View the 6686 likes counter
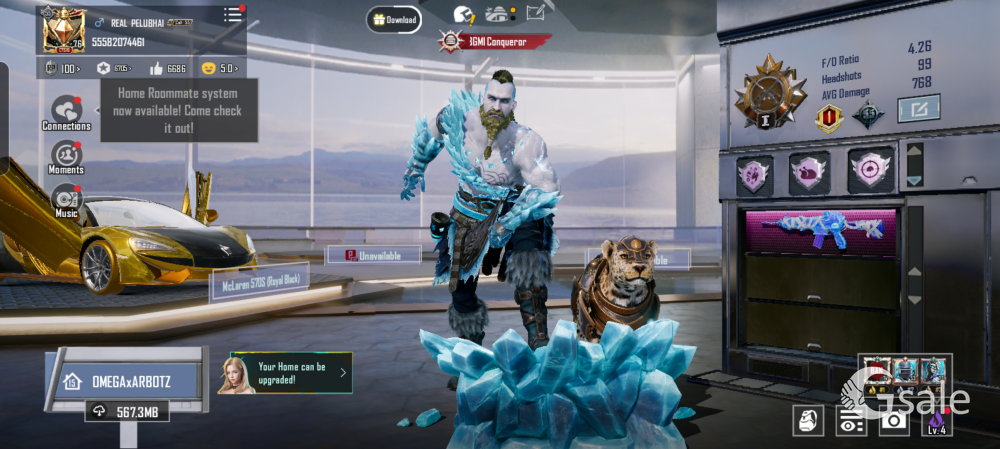 click(x=167, y=68)
